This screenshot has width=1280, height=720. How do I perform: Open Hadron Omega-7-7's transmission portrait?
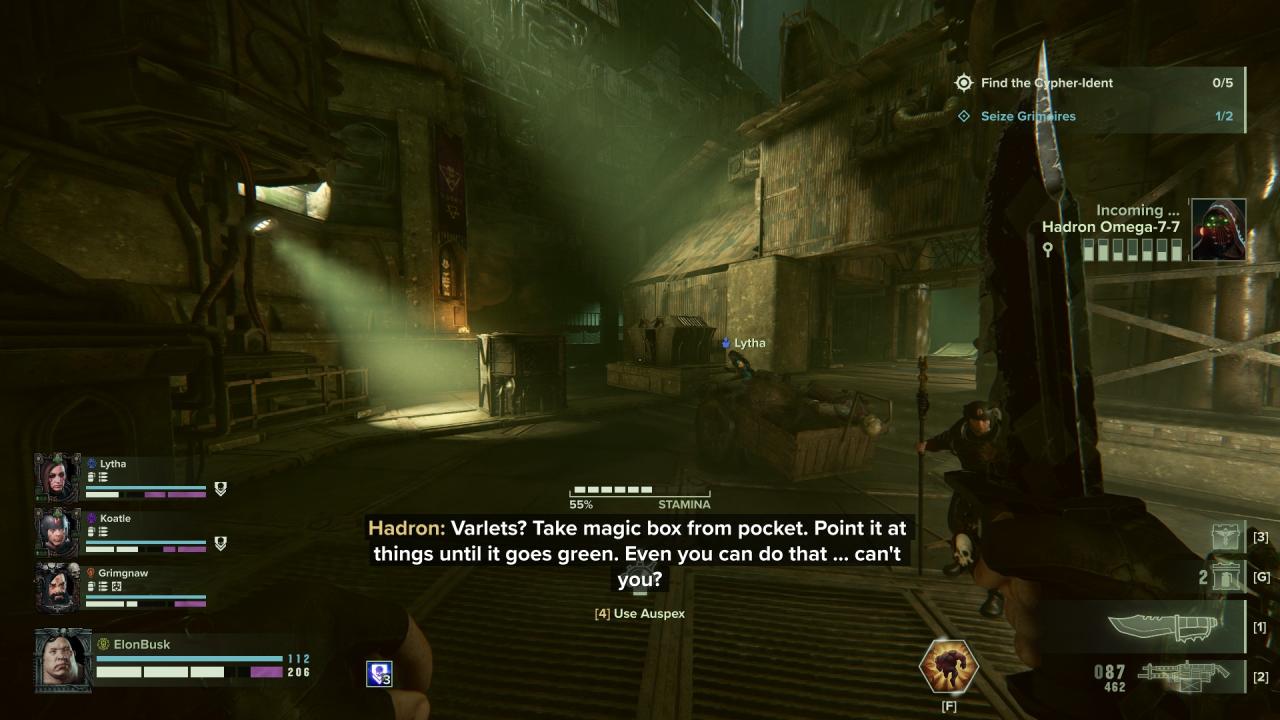point(1218,230)
